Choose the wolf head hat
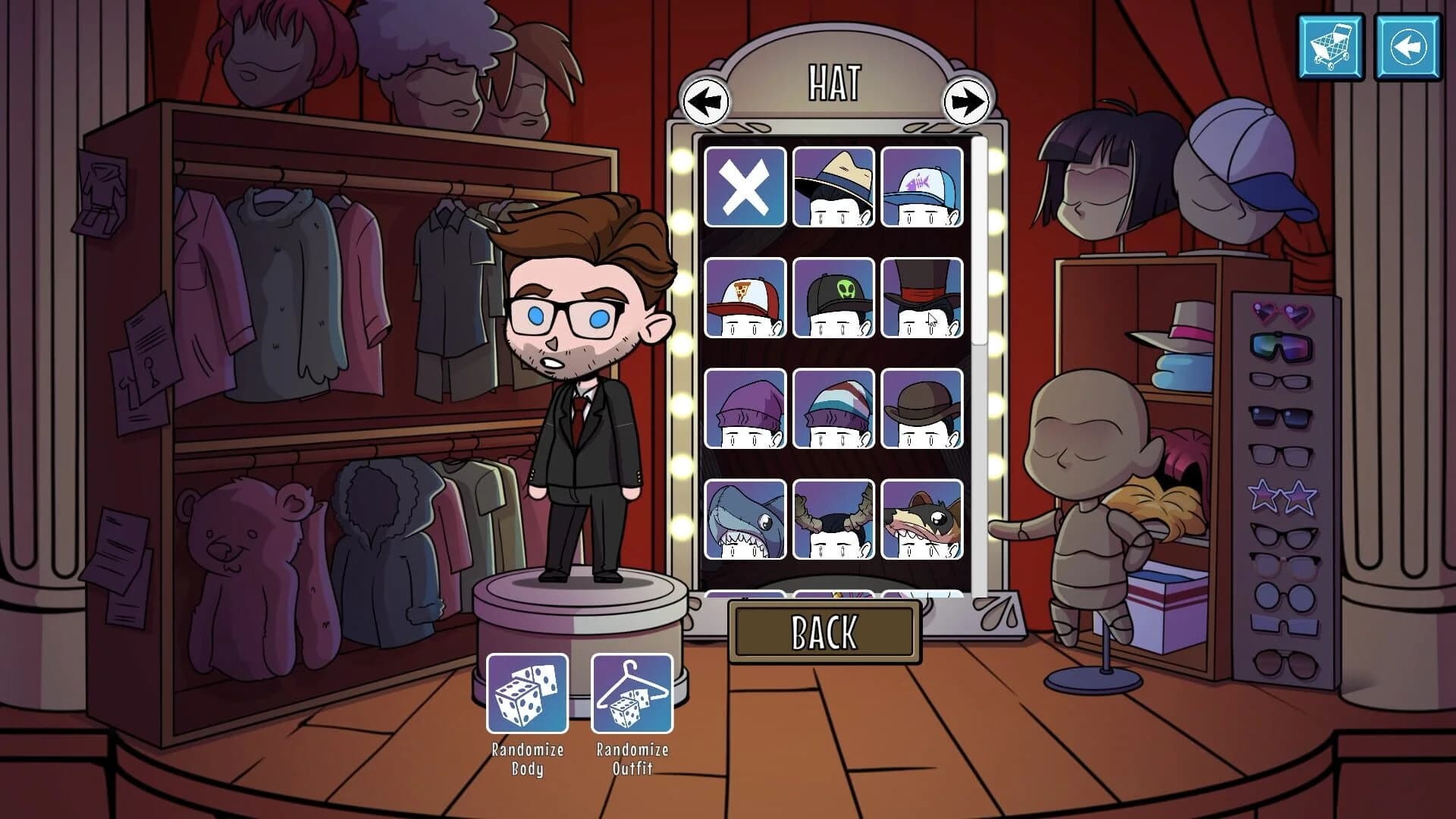The width and height of the screenshot is (1456, 819). click(922, 519)
